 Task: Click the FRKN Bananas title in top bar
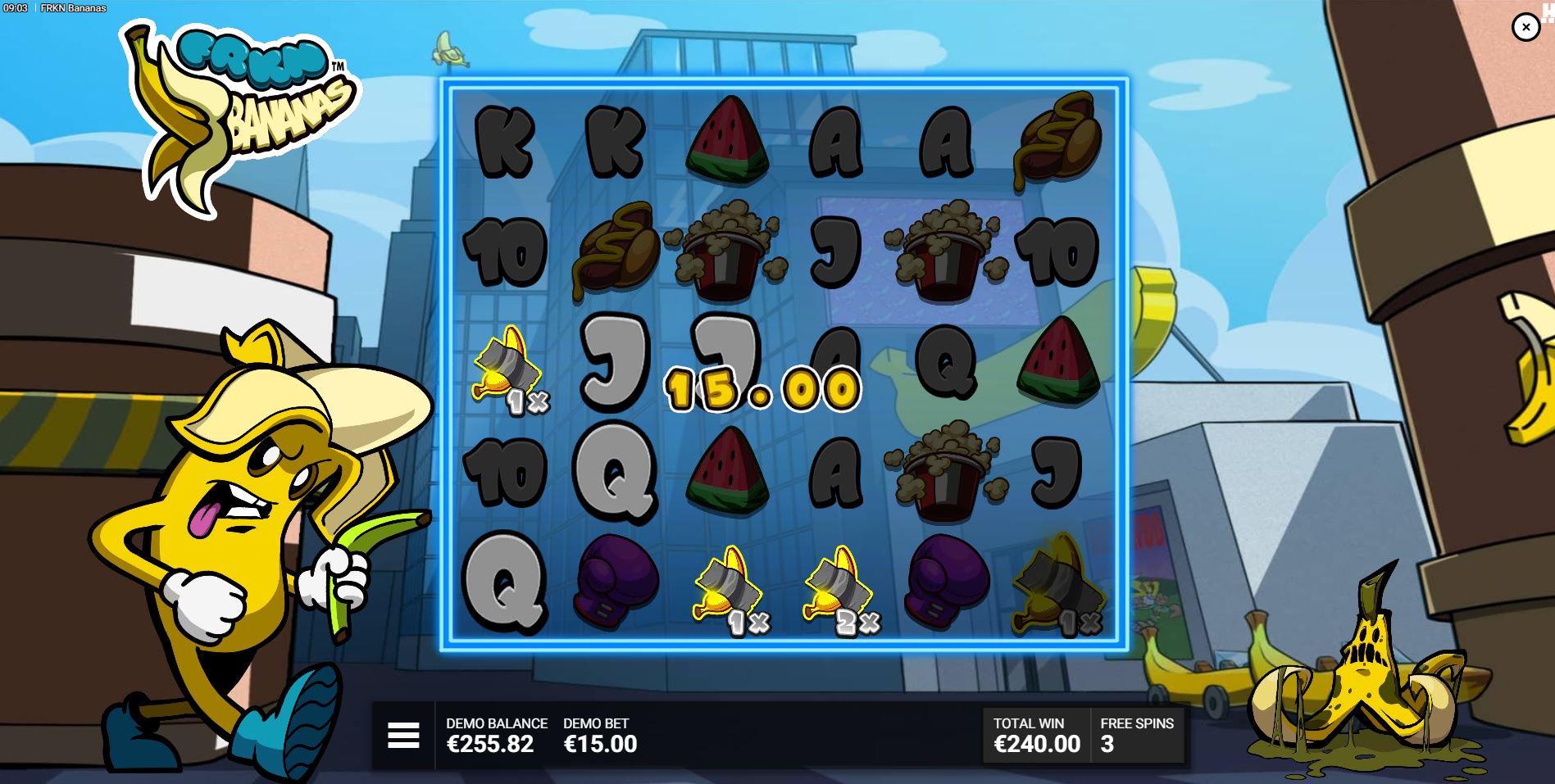pos(74,8)
